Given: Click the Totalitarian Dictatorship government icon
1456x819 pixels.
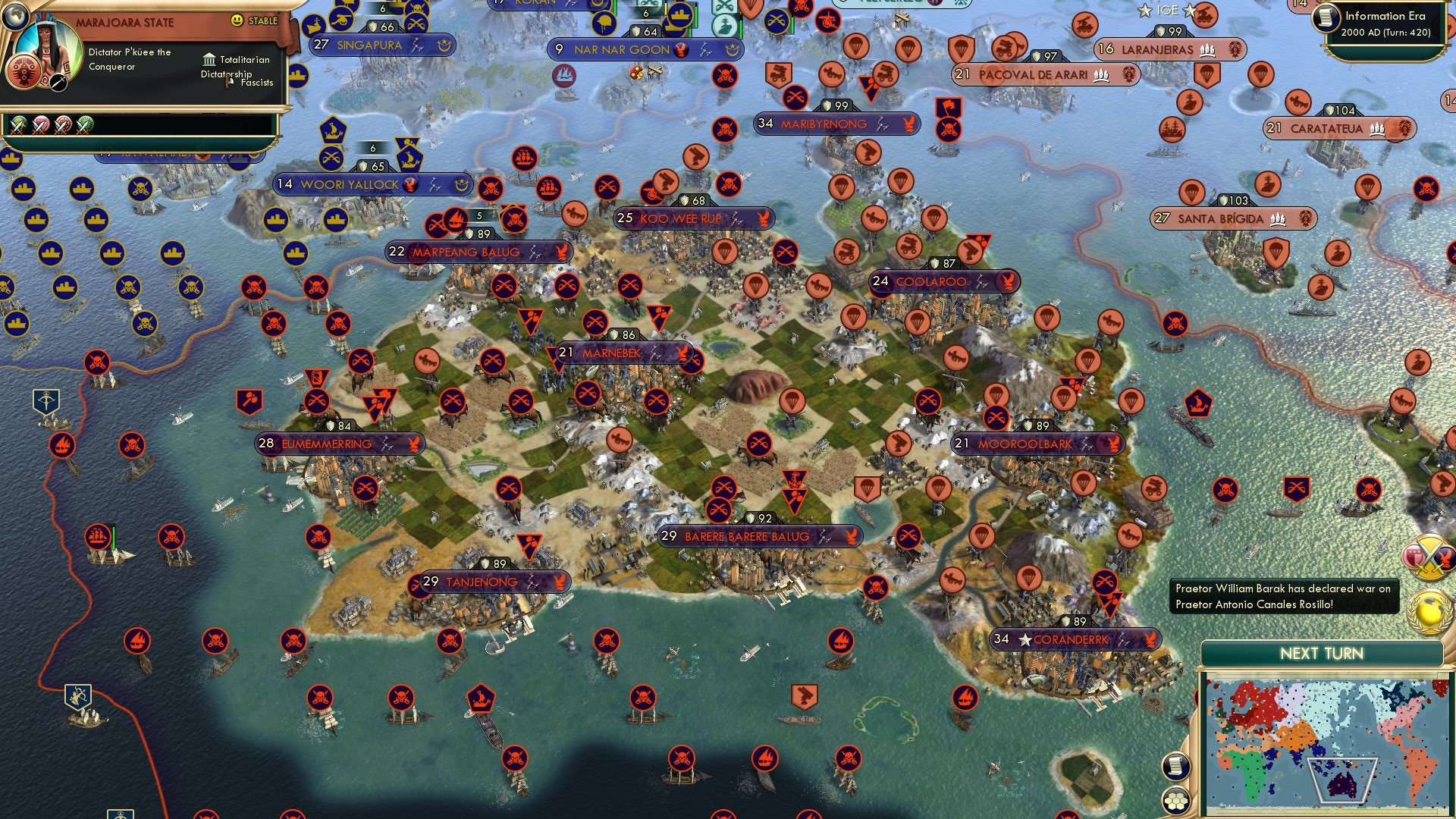Looking at the screenshot, I should 209,60.
